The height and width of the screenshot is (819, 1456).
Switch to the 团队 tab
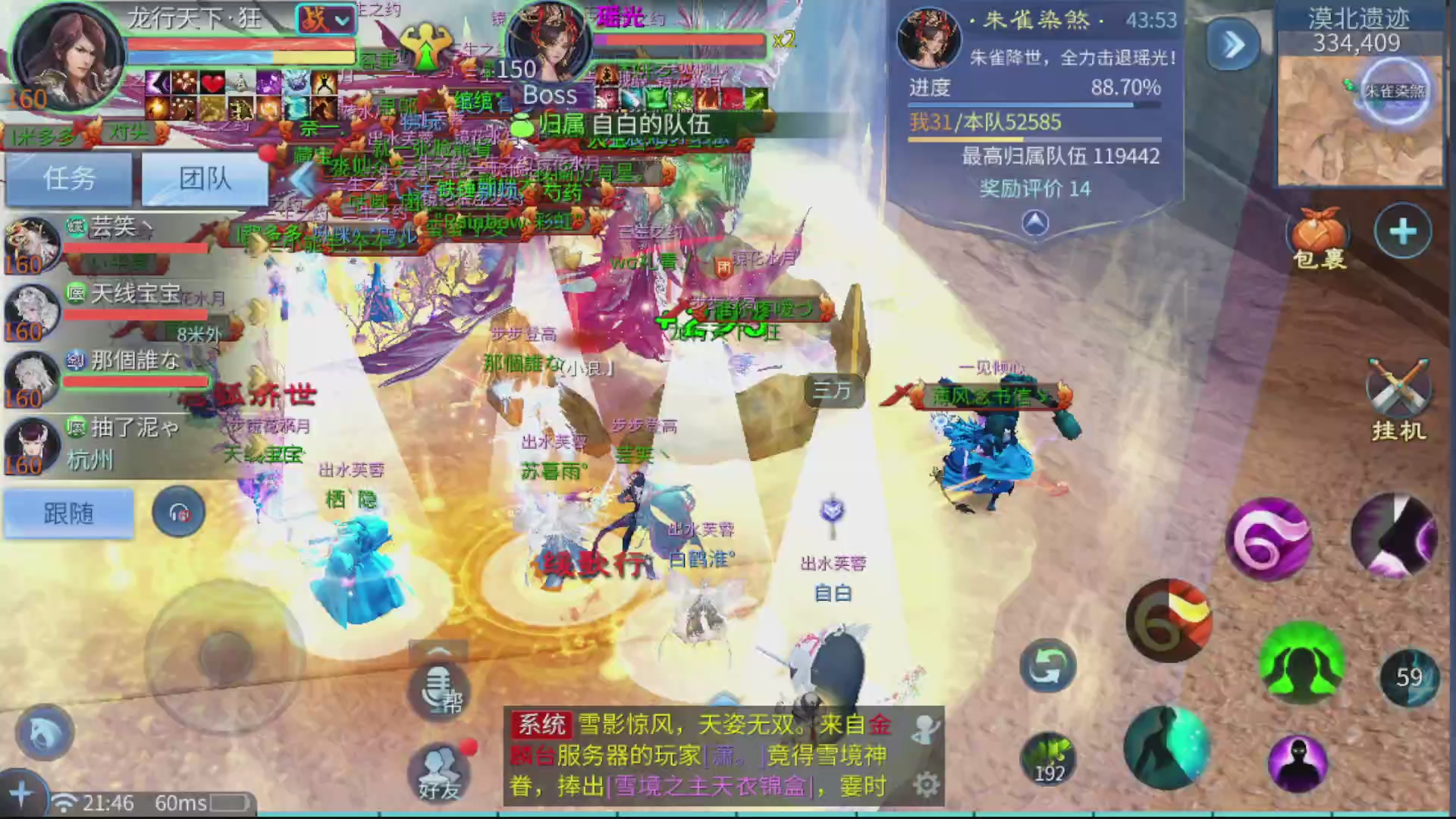[202, 177]
